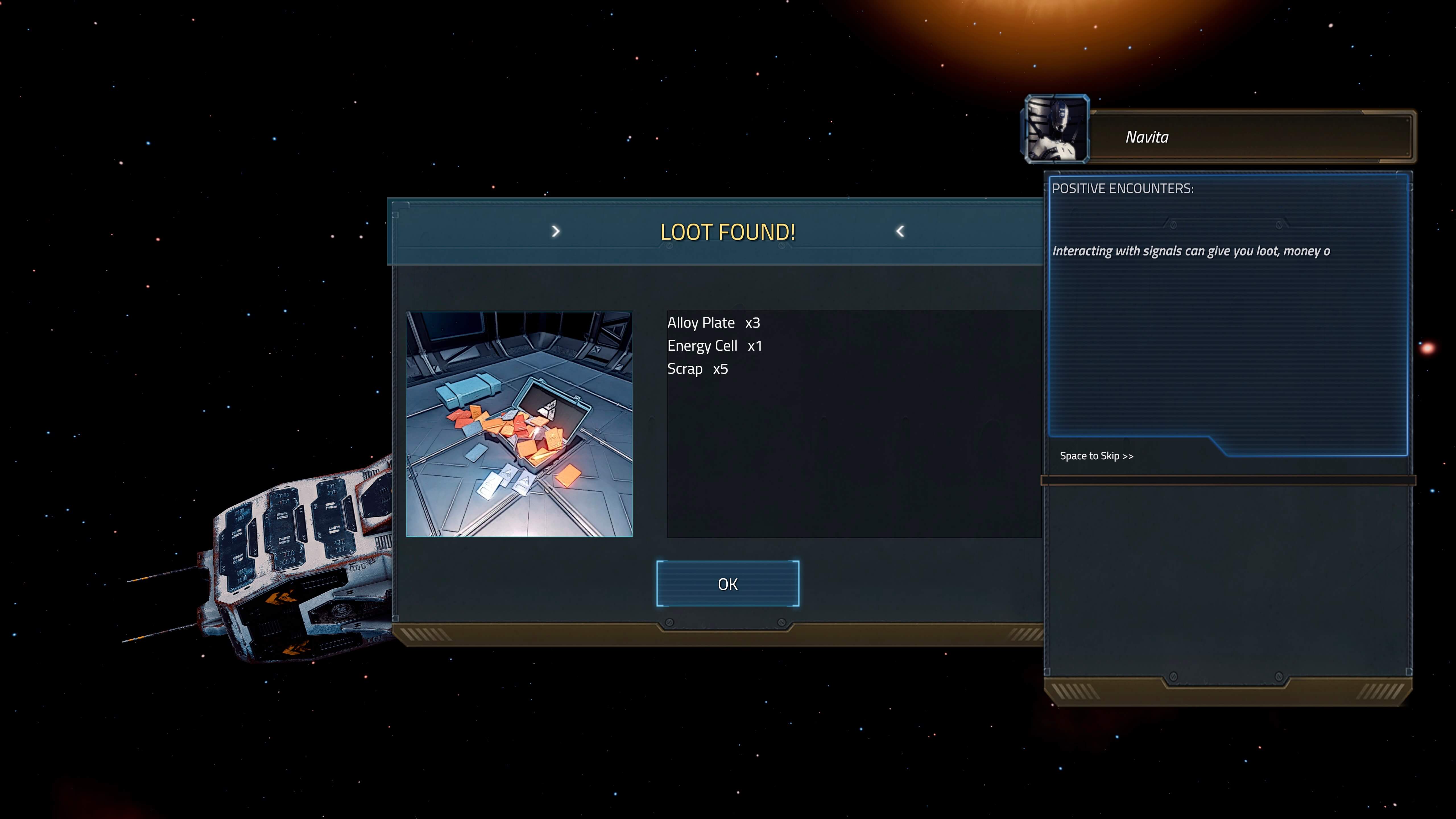Click the left-pointing arrow beside LOOT FOUND
The image size is (1456, 819).
tap(900, 231)
